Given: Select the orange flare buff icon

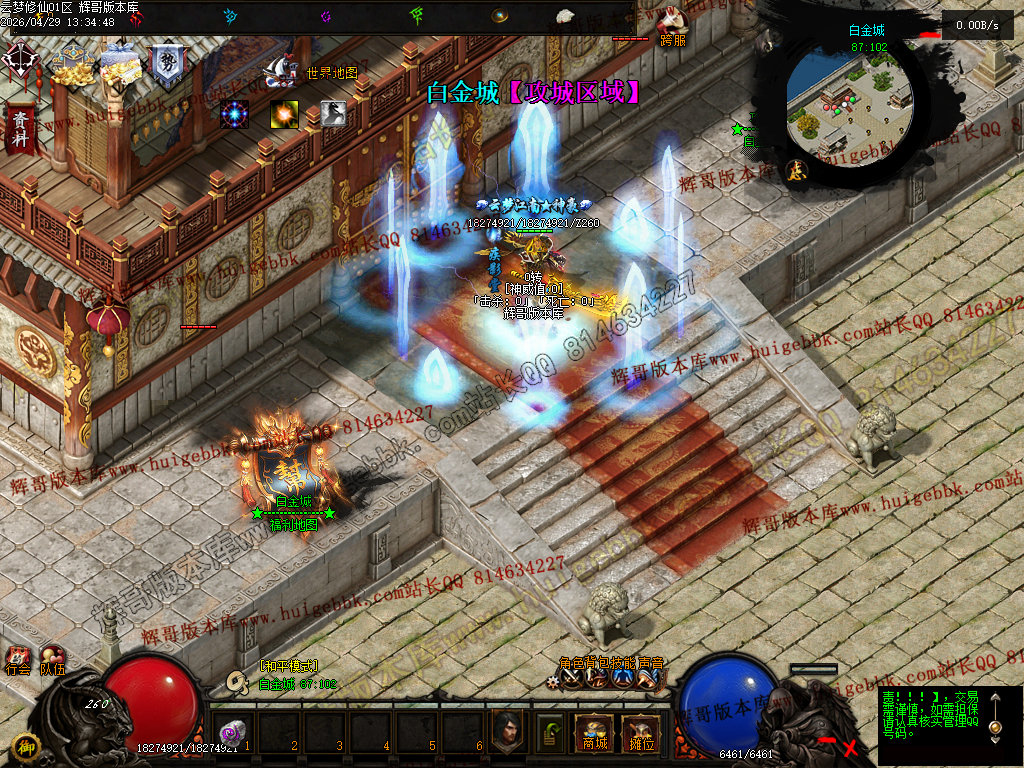Looking at the screenshot, I should (284, 114).
